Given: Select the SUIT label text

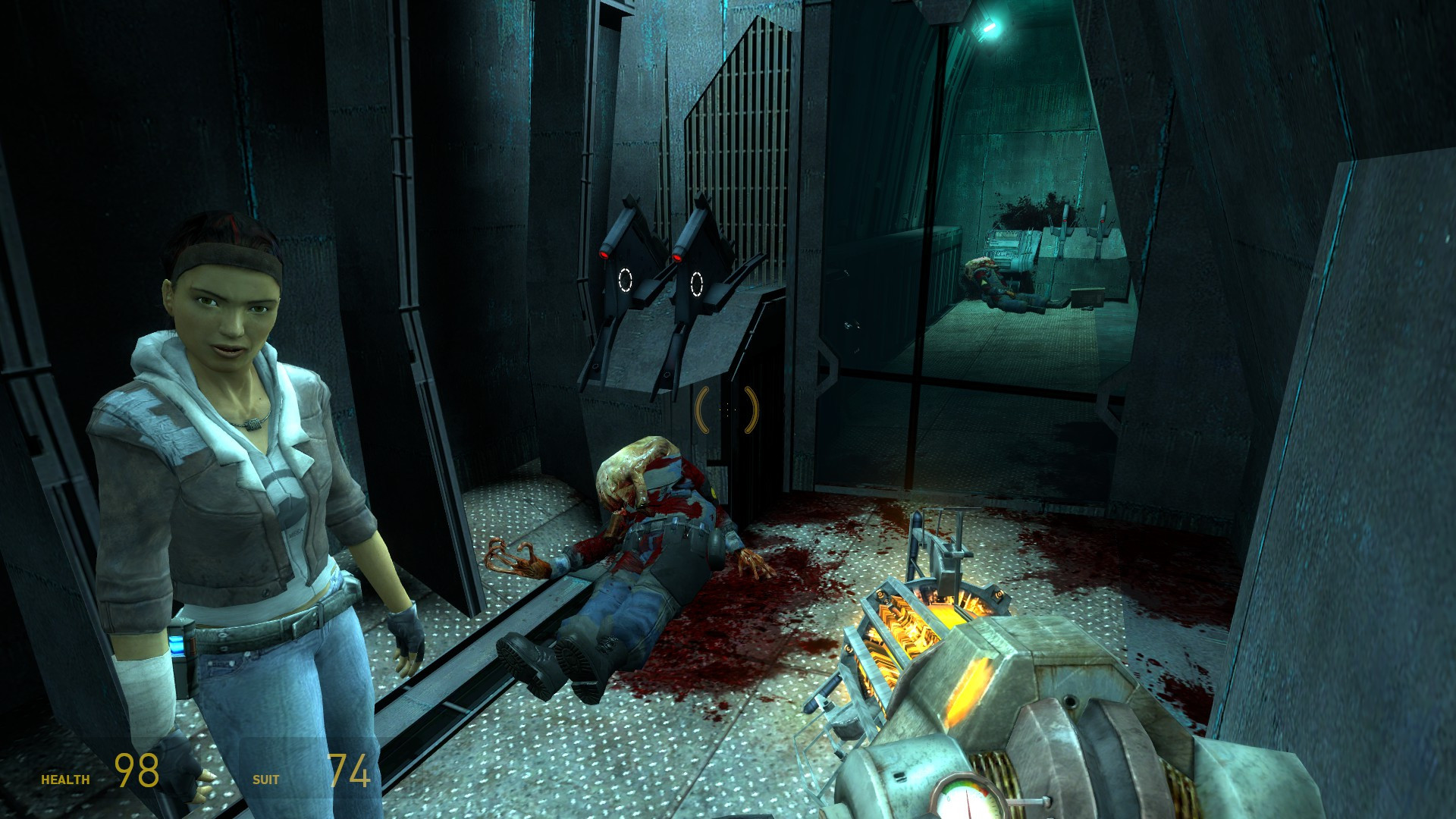Looking at the screenshot, I should click(267, 778).
